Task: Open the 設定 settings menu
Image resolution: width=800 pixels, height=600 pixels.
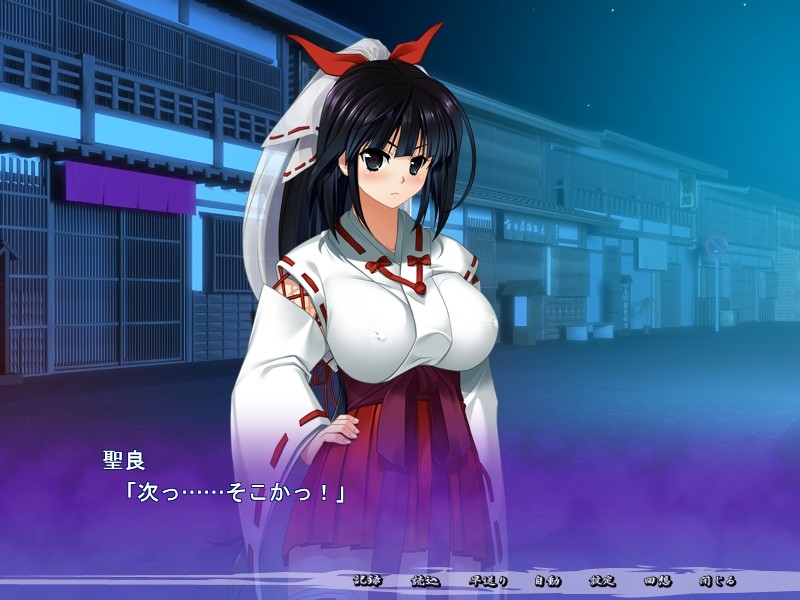Action: (x=603, y=581)
